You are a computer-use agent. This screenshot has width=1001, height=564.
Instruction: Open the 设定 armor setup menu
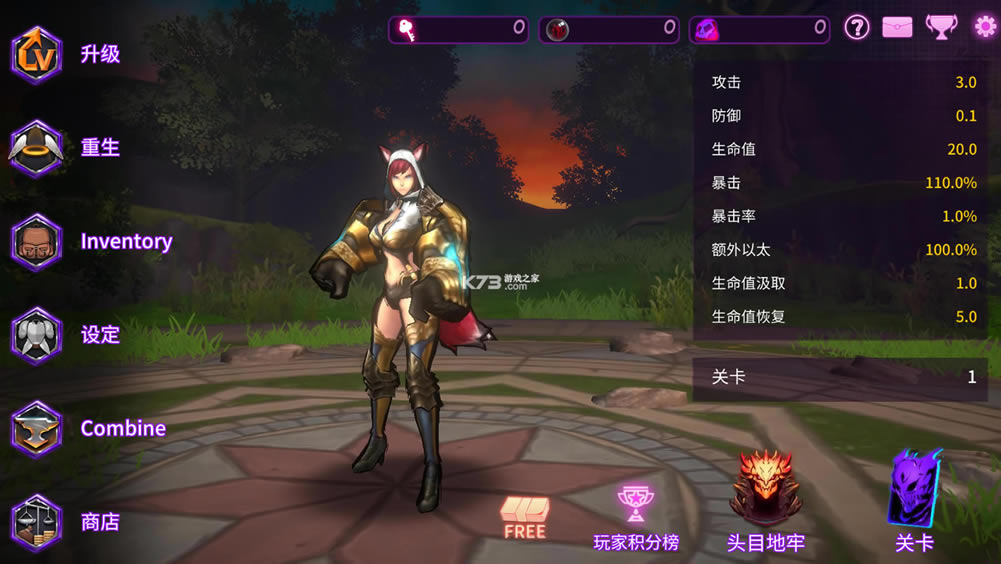[38, 335]
